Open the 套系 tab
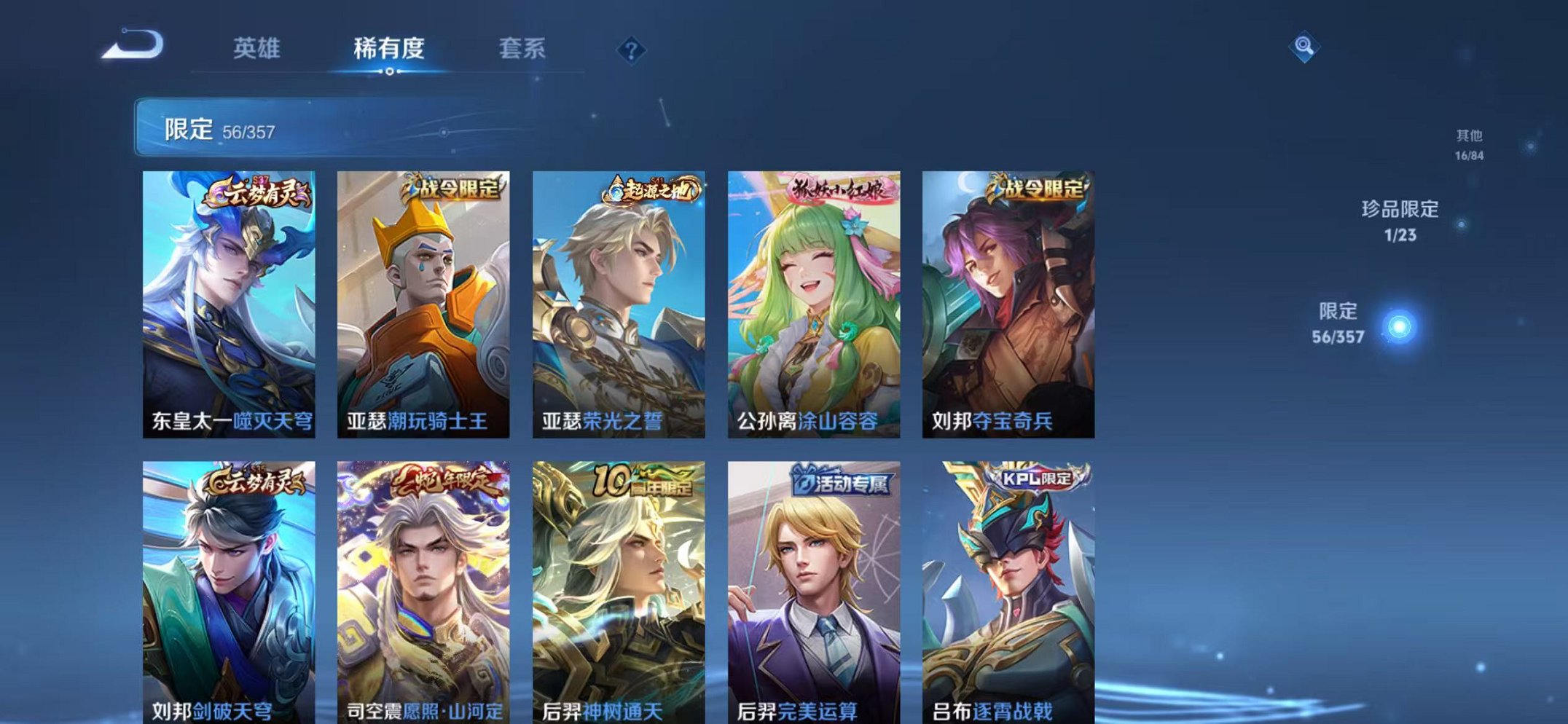The width and height of the screenshot is (1568, 724). [522, 47]
